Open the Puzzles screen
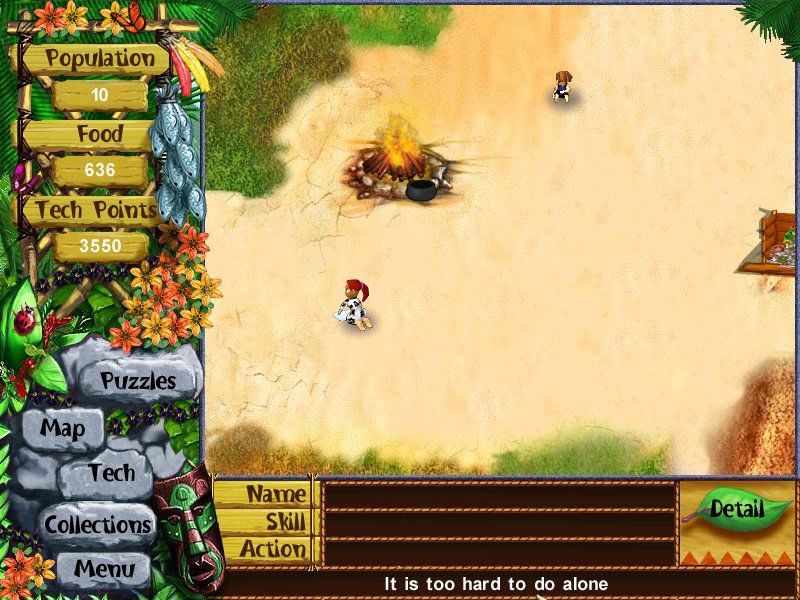The height and width of the screenshot is (600, 800). pos(138,381)
